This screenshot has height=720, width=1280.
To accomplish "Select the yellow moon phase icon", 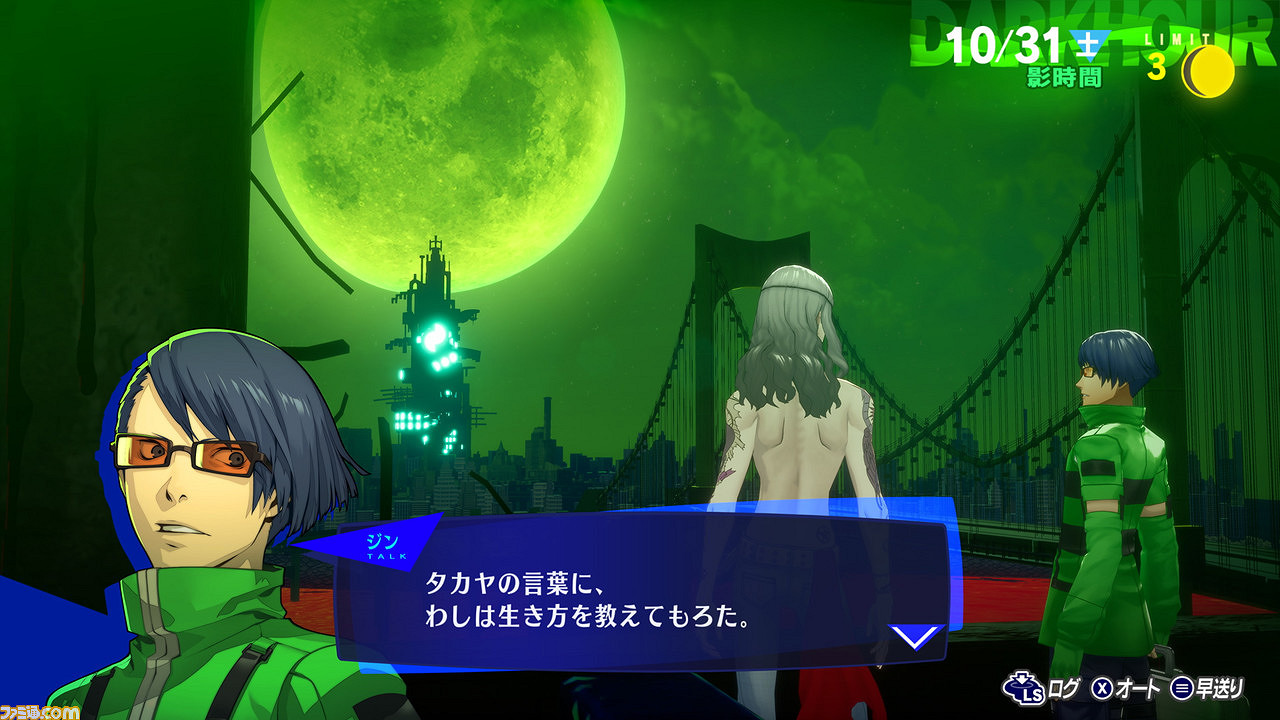I will point(1207,68).
